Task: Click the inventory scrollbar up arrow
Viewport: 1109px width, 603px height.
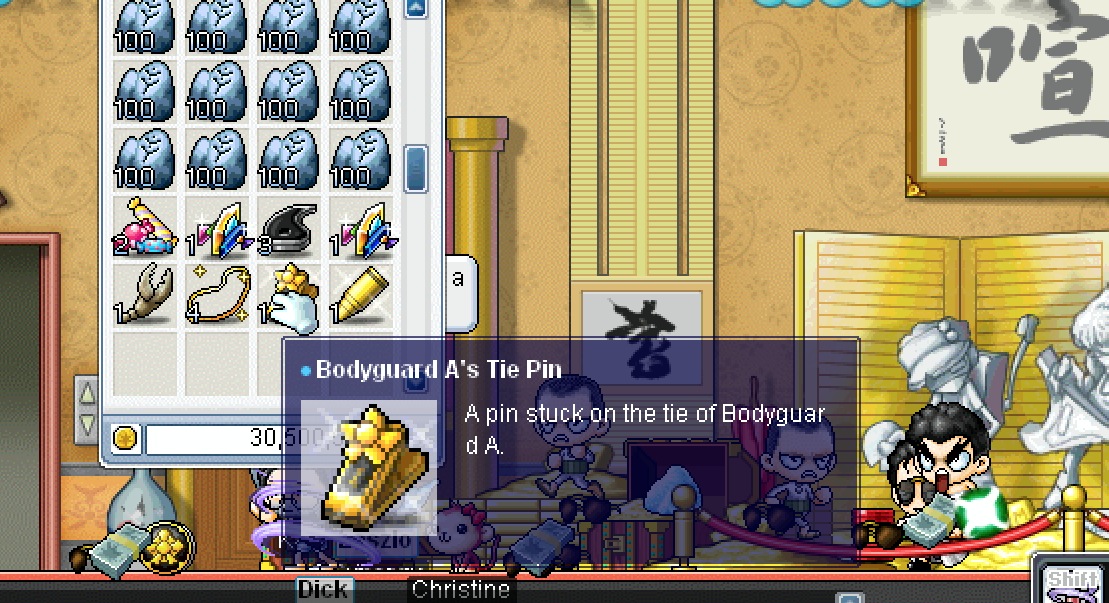Action: coord(416,8)
